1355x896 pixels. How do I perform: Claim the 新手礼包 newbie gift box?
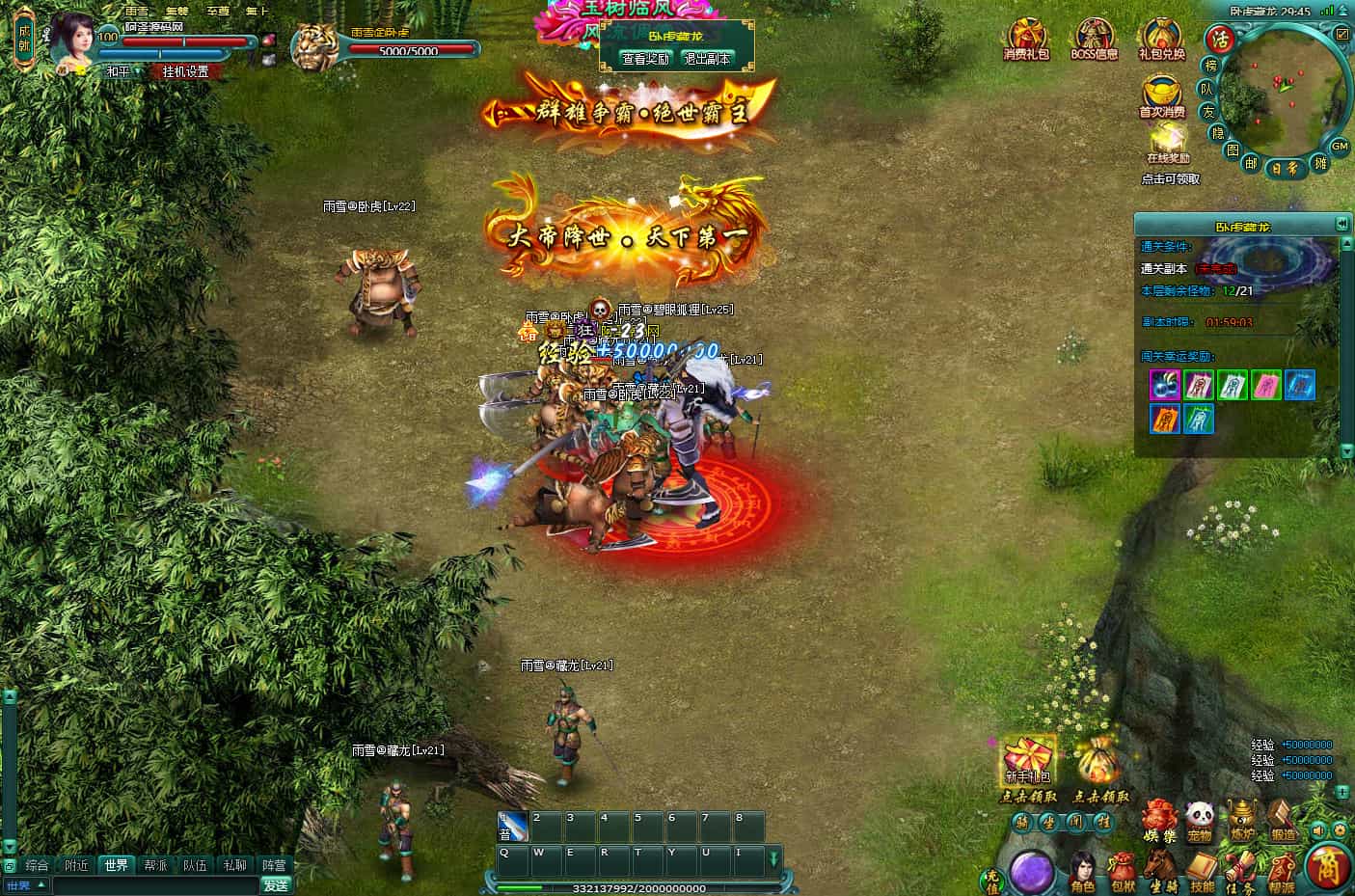(x=1027, y=762)
